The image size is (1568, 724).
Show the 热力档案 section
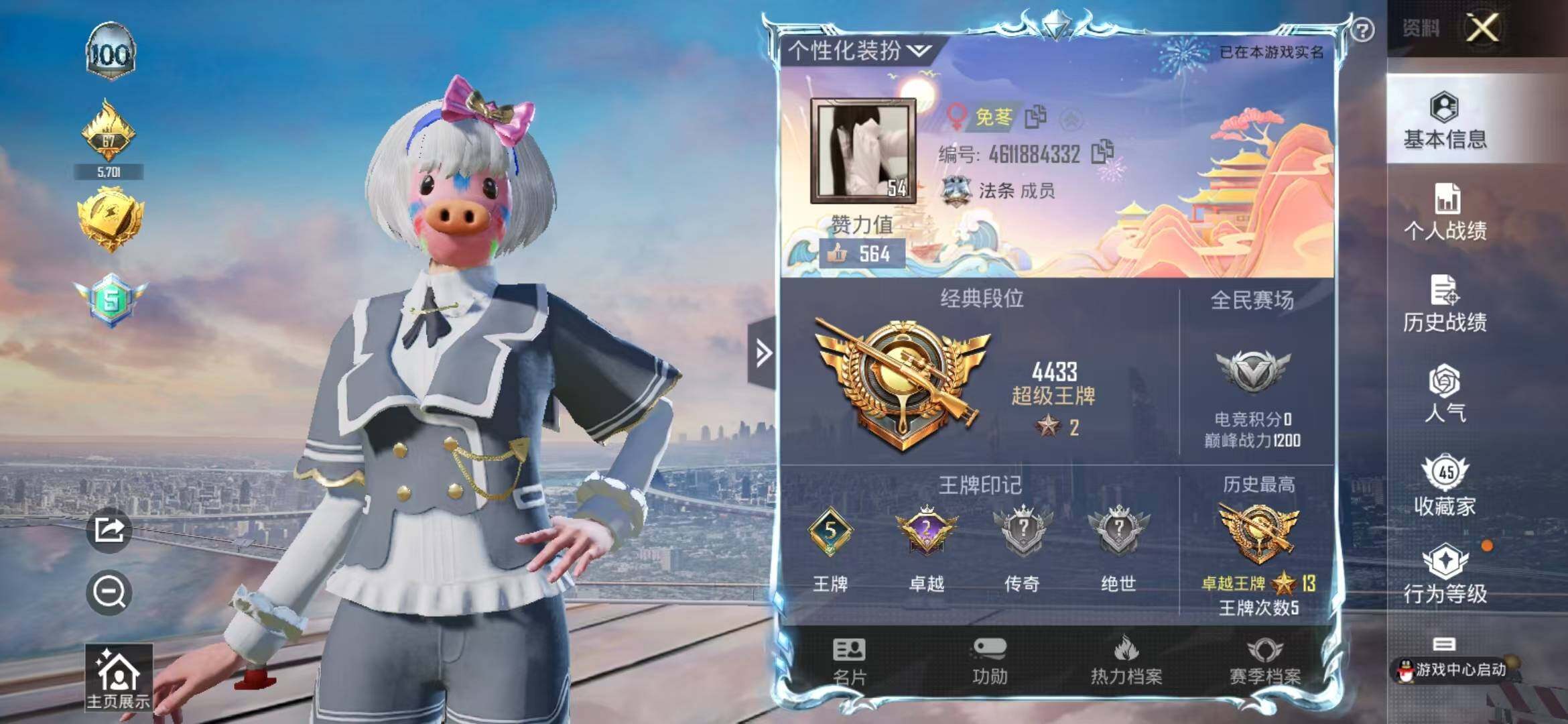point(1126,662)
